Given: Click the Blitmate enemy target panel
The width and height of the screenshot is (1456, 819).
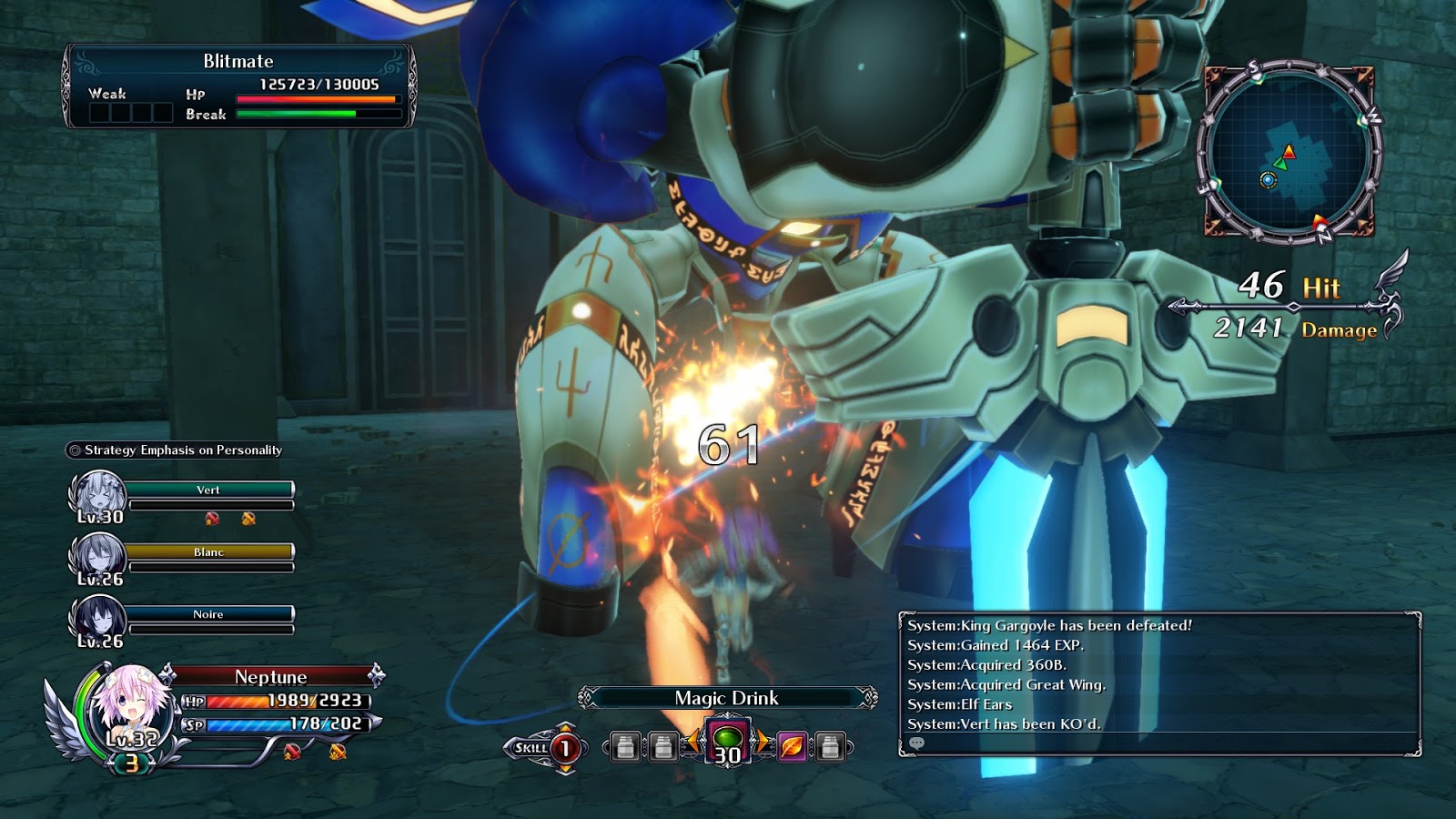Looking at the screenshot, I should click(238, 86).
